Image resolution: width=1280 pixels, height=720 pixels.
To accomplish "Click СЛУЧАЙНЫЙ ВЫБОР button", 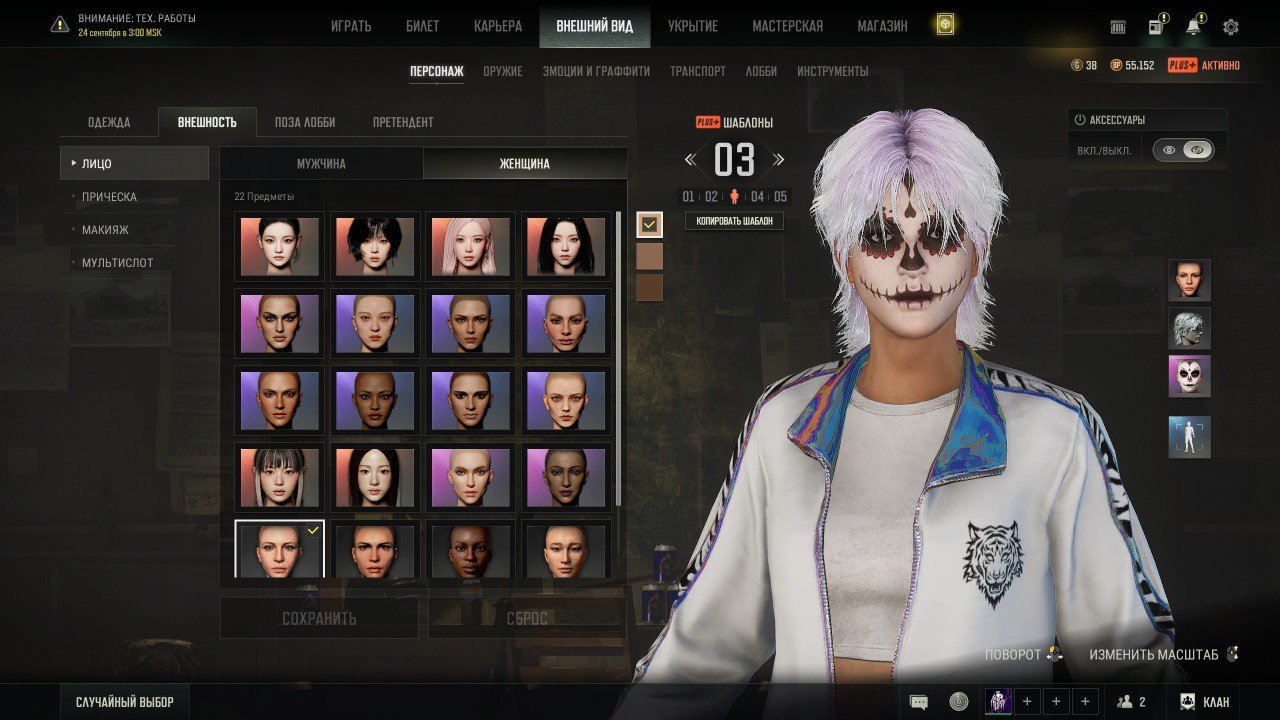I will click(124, 702).
